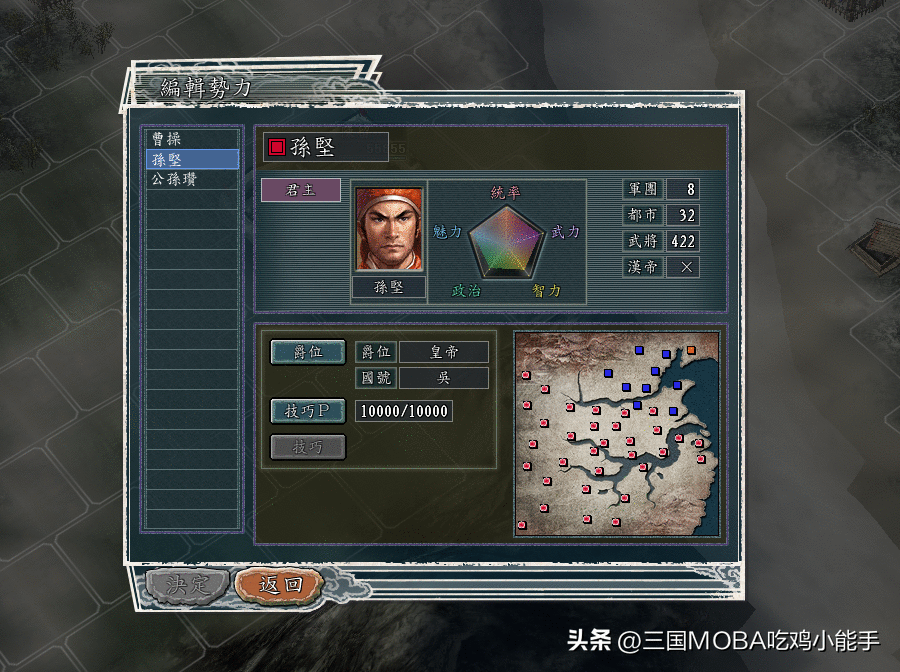Click the faction territory map
Screen dimensions: 900x672
point(617,433)
